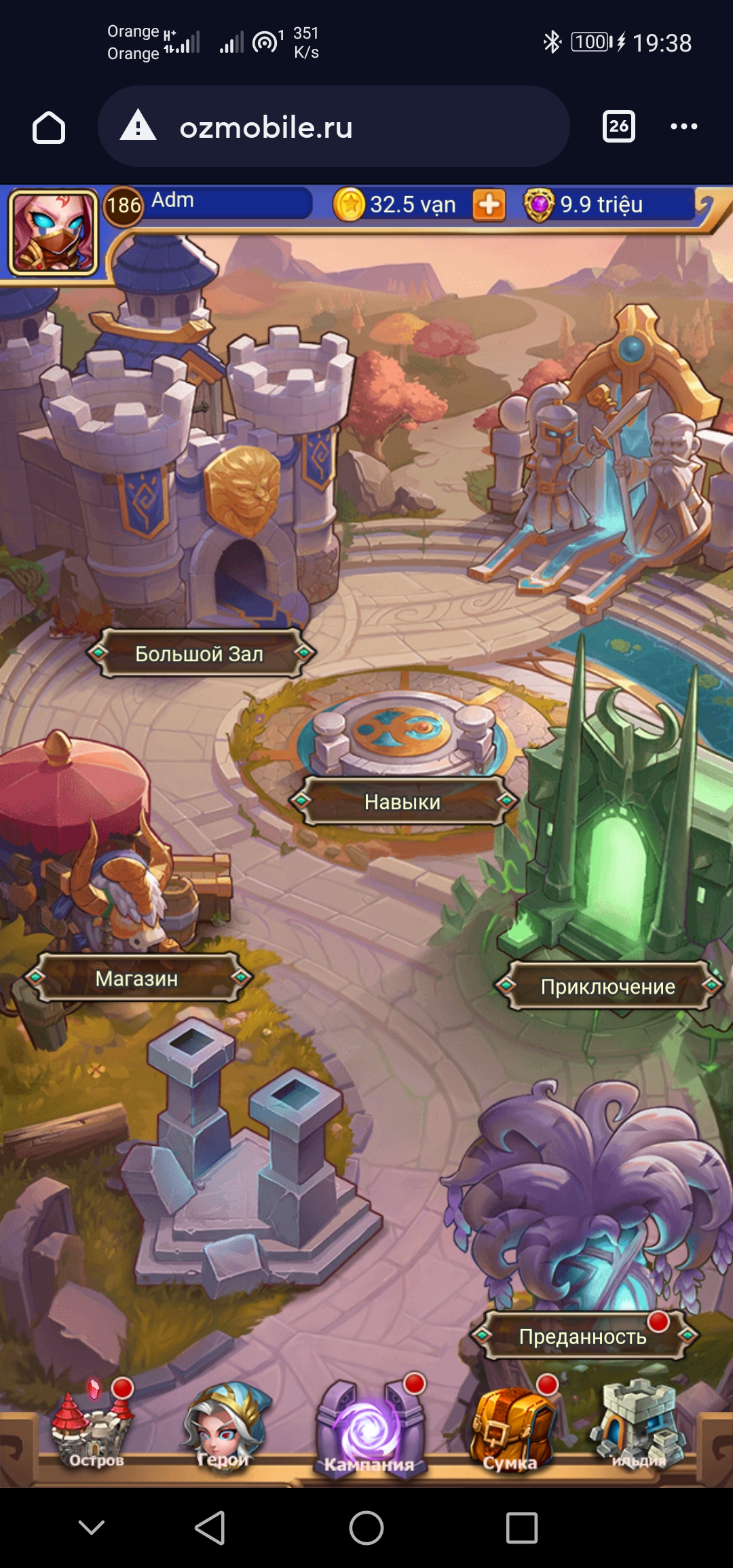Go to Приключение adventure portal
This screenshot has height=1568, width=733.
(x=608, y=986)
